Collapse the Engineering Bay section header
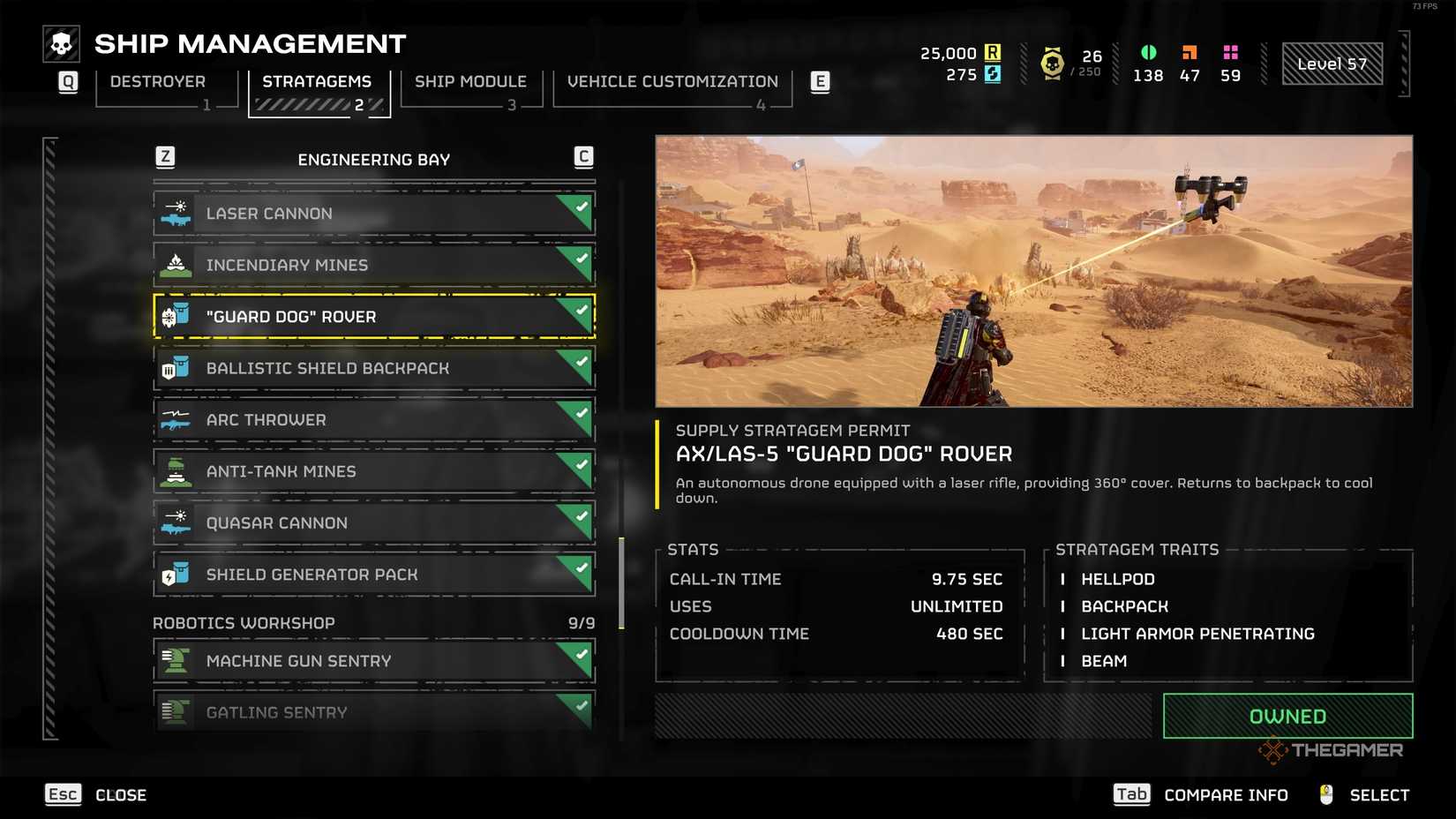The height and width of the screenshot is (819, 1456). (373, 159)
